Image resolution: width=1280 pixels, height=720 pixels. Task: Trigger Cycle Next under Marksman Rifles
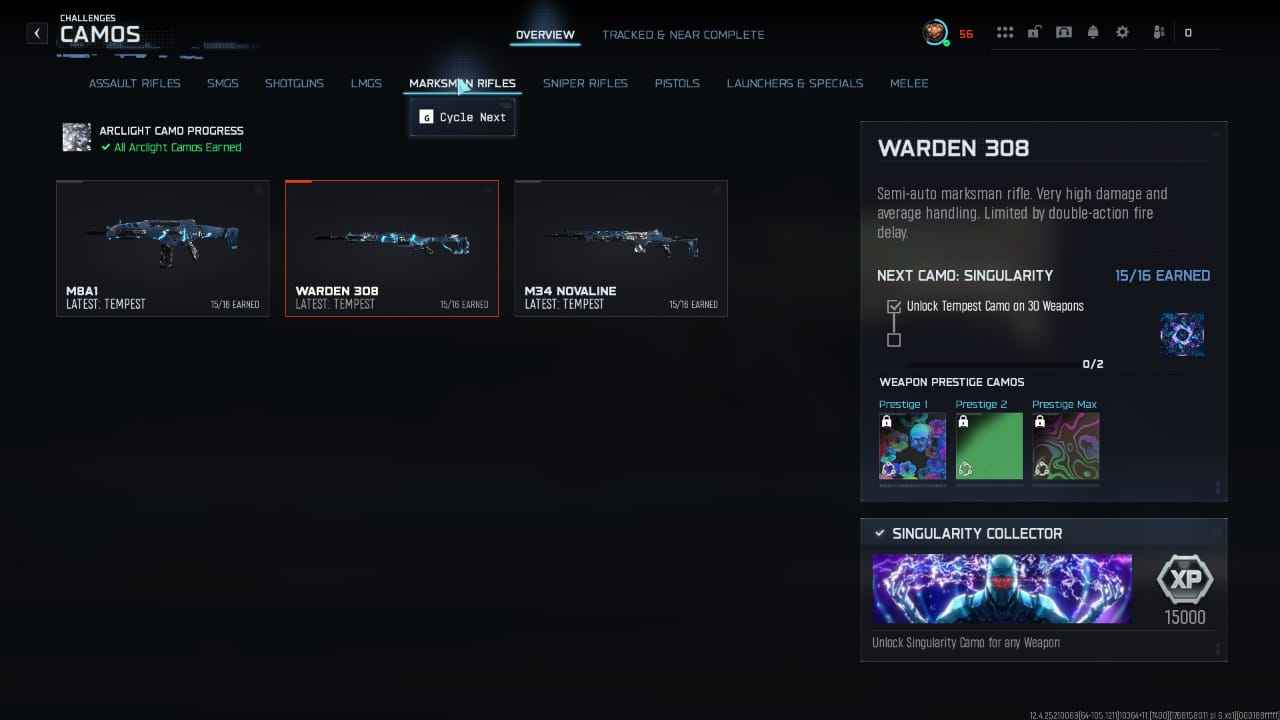pyautogui.click(x=461, y=117)
